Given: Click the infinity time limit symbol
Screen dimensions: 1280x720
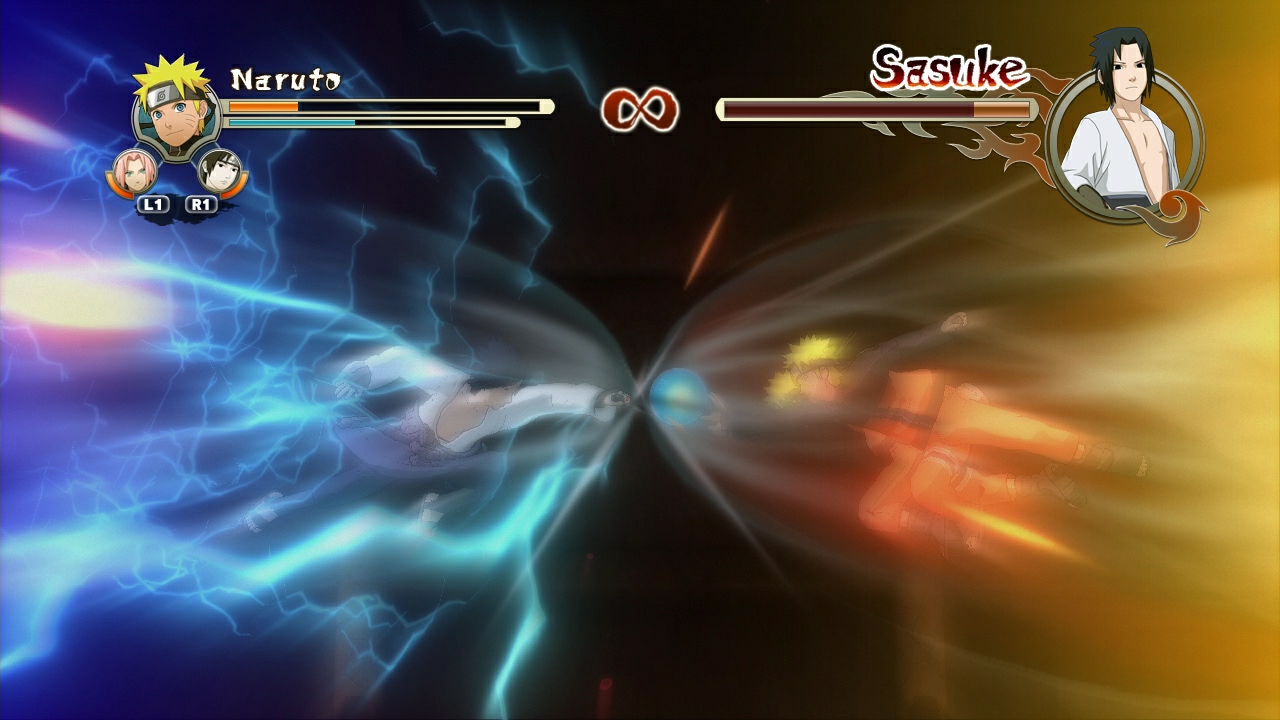Looking at the screenshot, I should (639, 108).
